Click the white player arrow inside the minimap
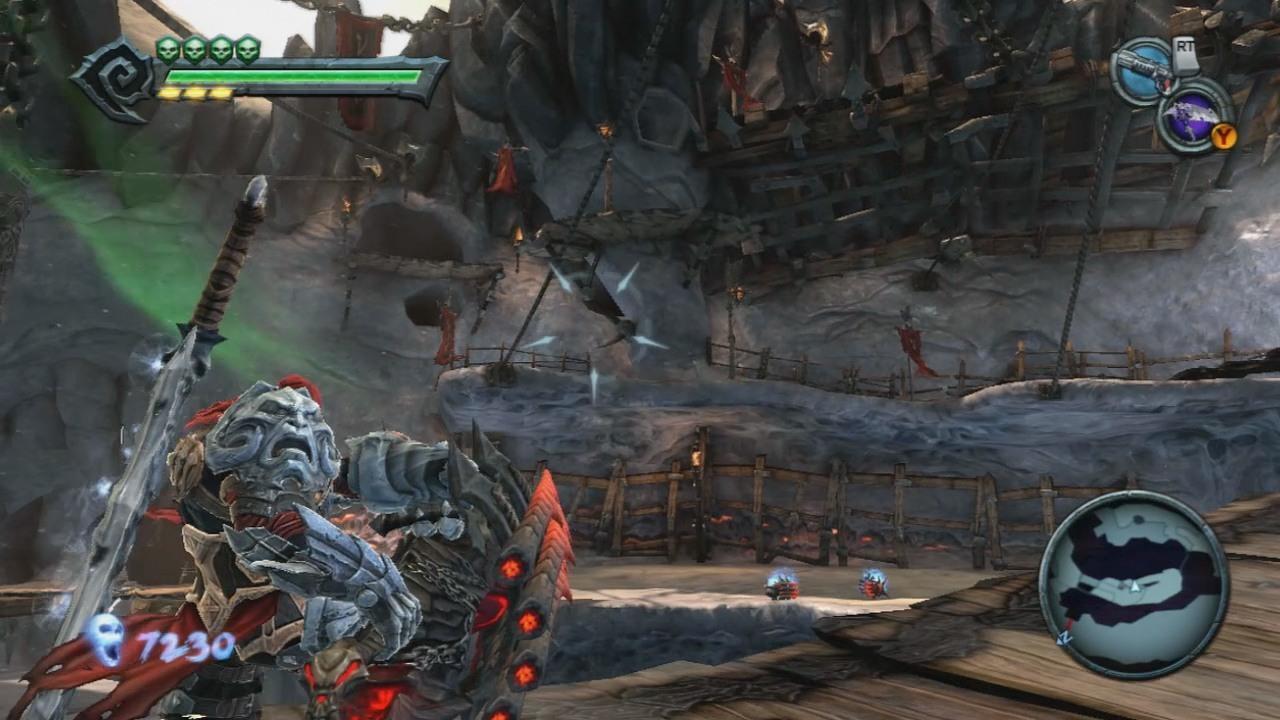1280x720 pixels. click(x=1135, y=586)
